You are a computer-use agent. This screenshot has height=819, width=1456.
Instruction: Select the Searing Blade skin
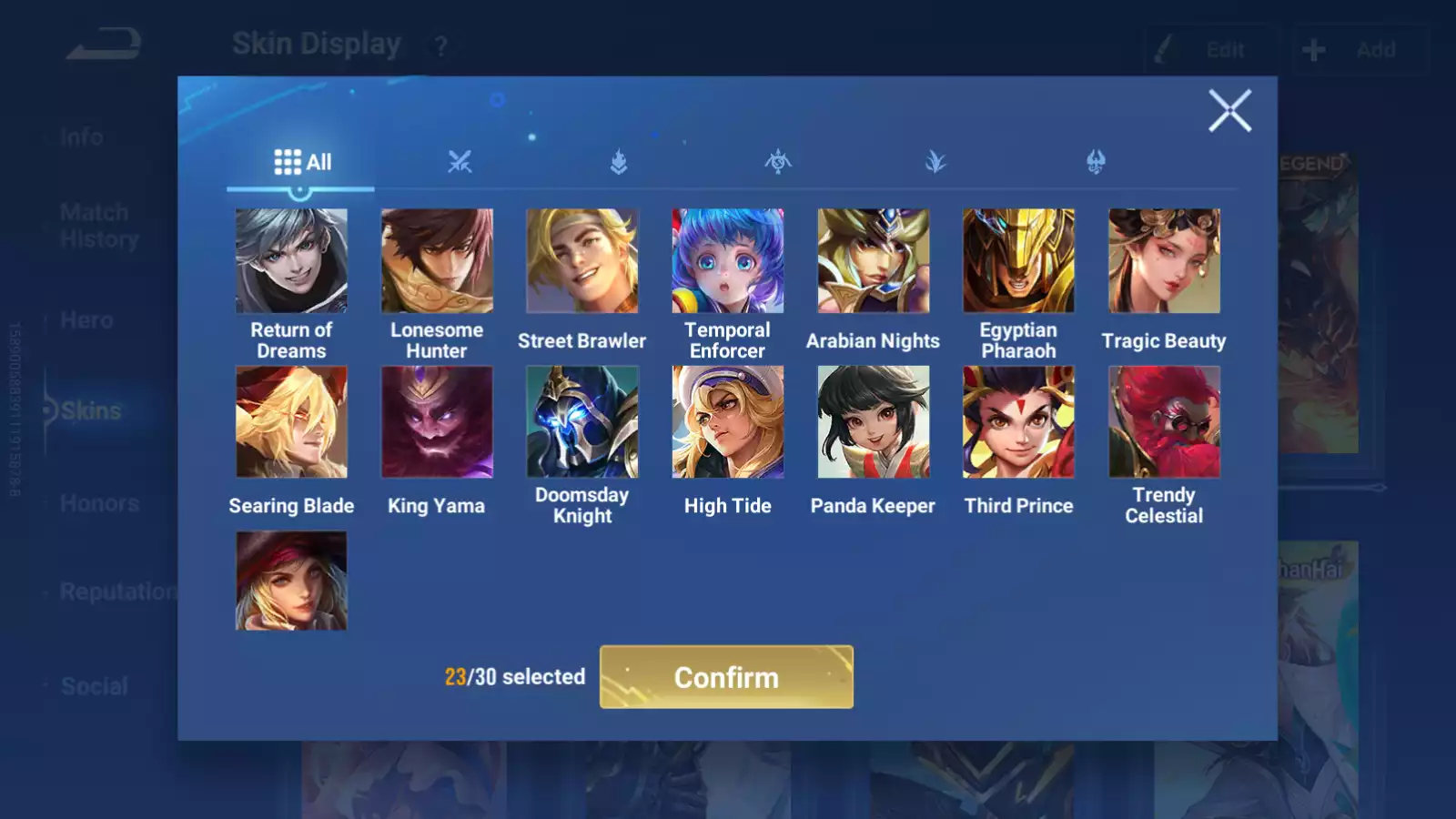[291, 422]
